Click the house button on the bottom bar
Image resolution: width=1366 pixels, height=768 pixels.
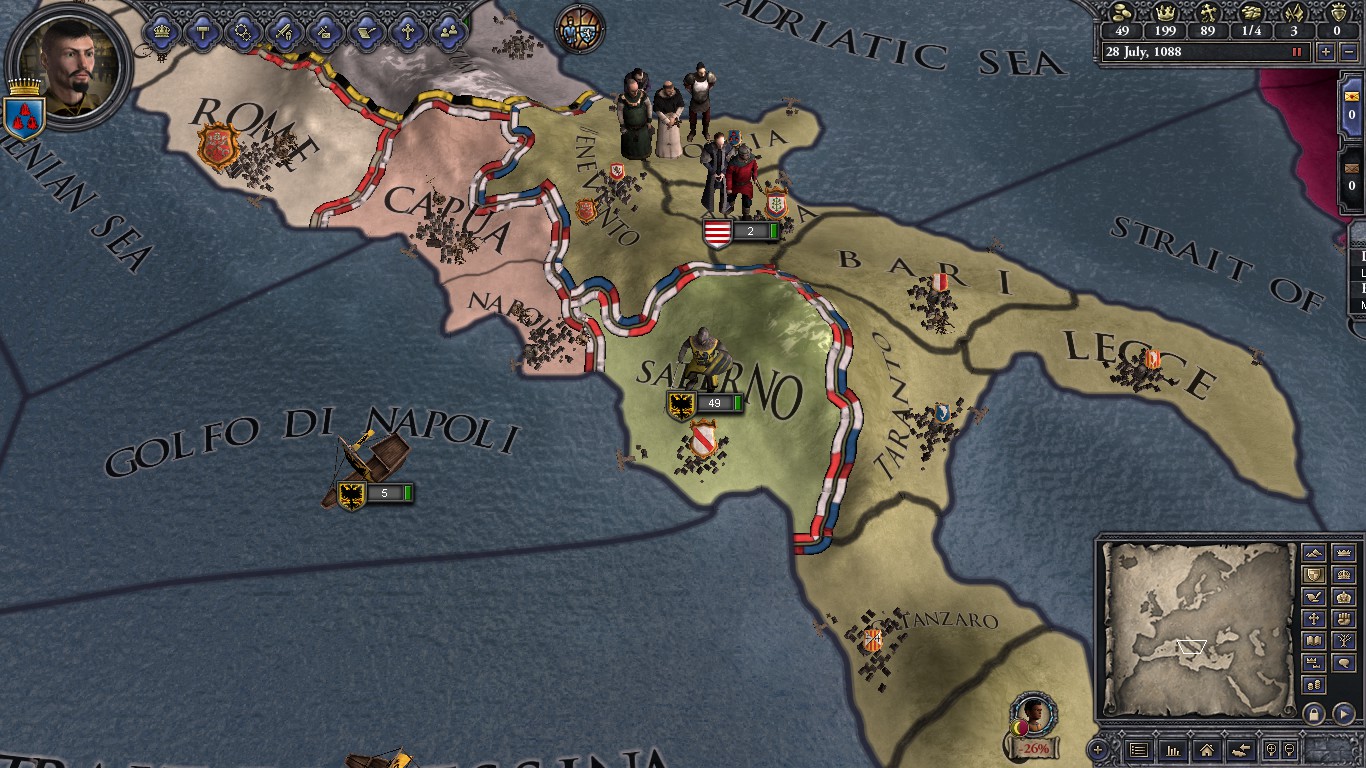1206,750
